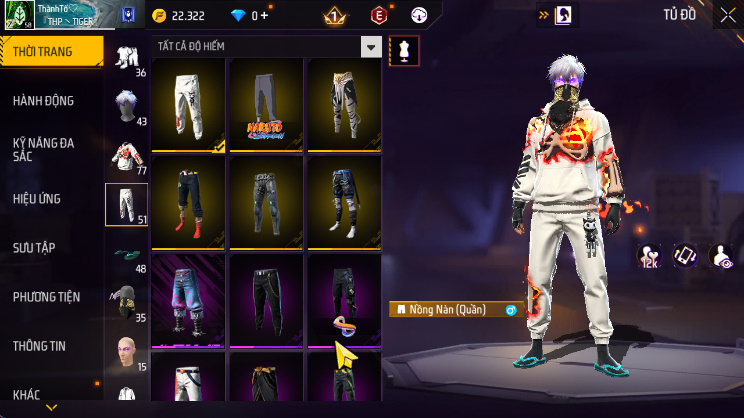Select the THỜI TRANG menu tab
This screenshot has width=744, height=418.
pos(44,50)
